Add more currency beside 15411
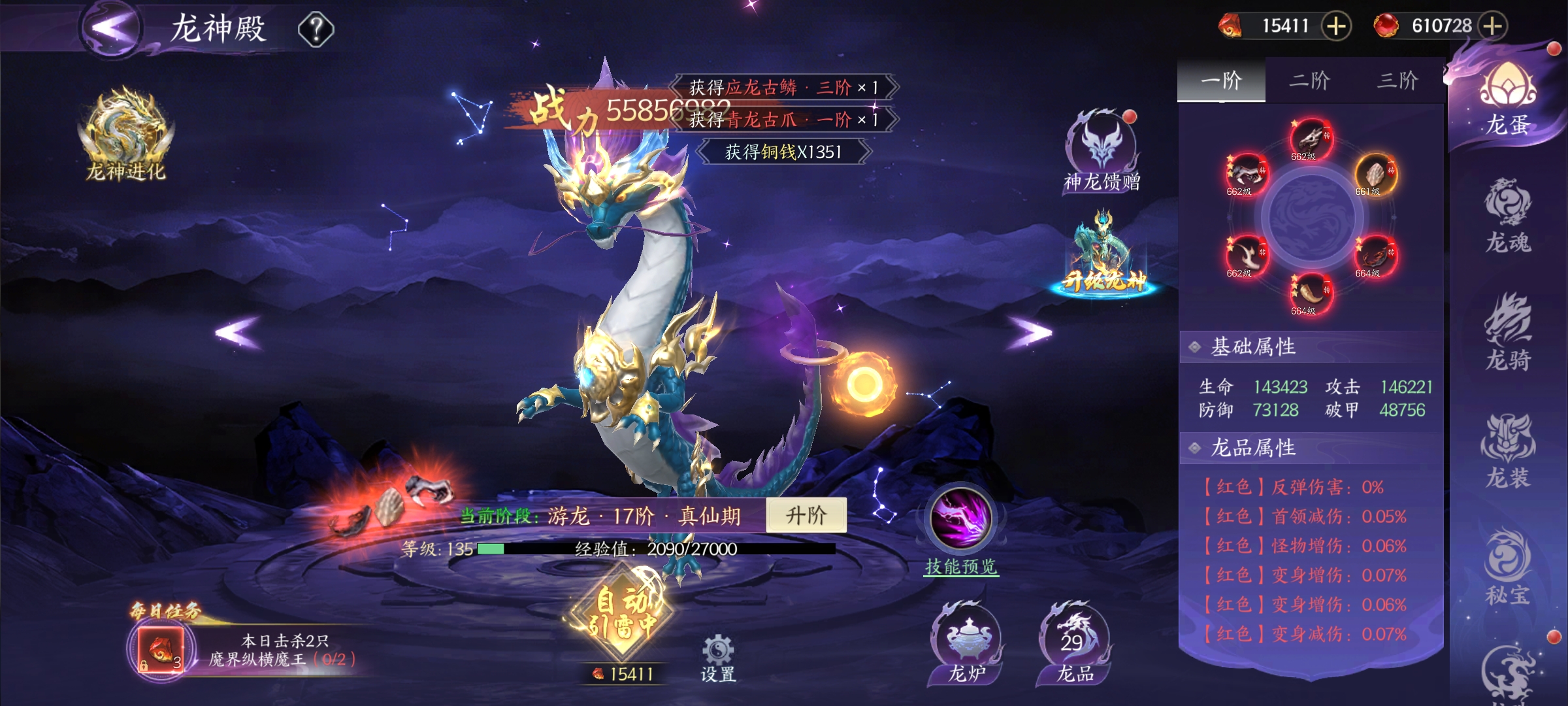 1336,26
